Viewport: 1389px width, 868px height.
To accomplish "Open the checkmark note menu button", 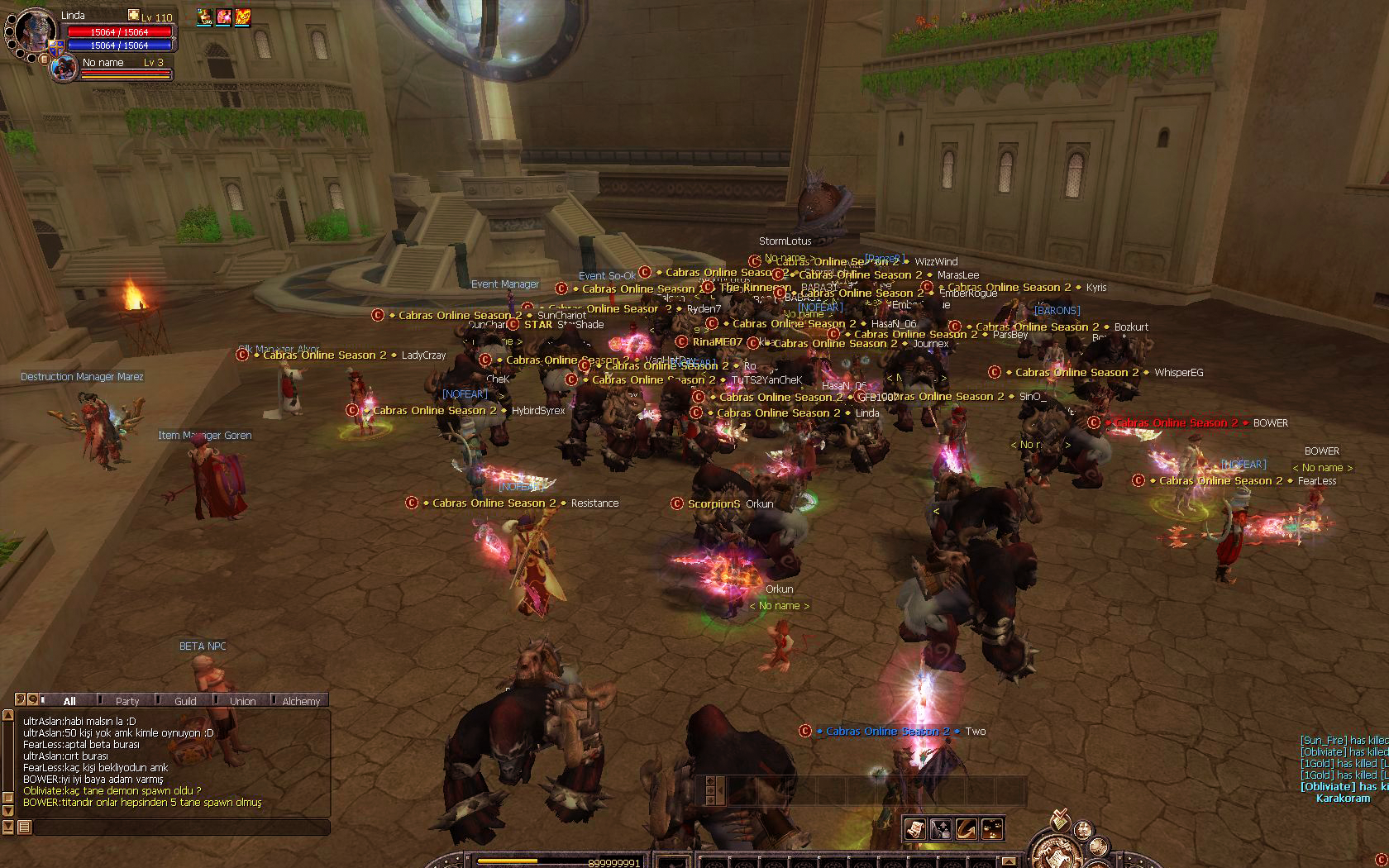I will tap(1058, 822).
